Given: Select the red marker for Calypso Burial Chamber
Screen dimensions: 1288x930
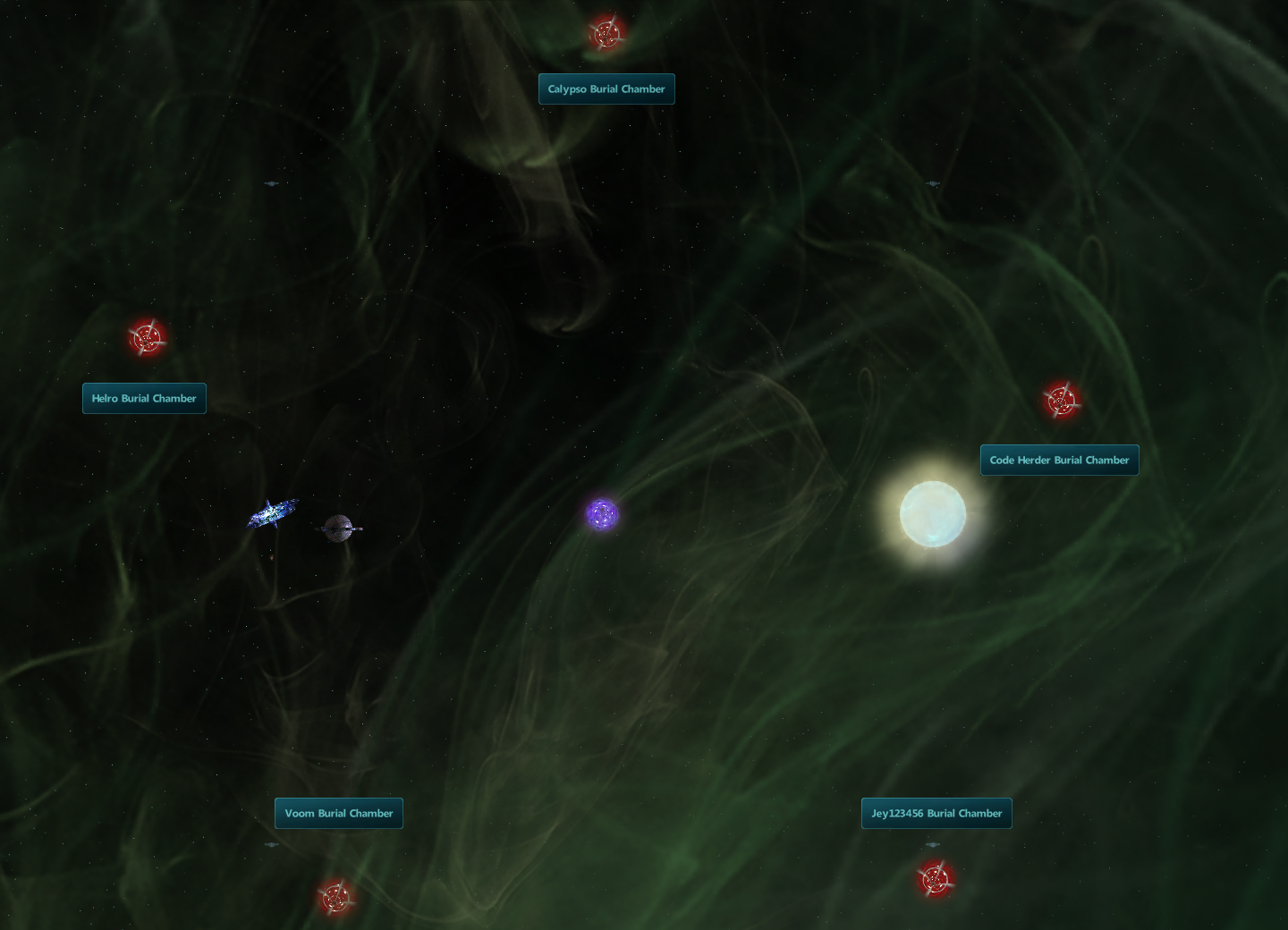Looking at the screenshot, I should (606, 33).
